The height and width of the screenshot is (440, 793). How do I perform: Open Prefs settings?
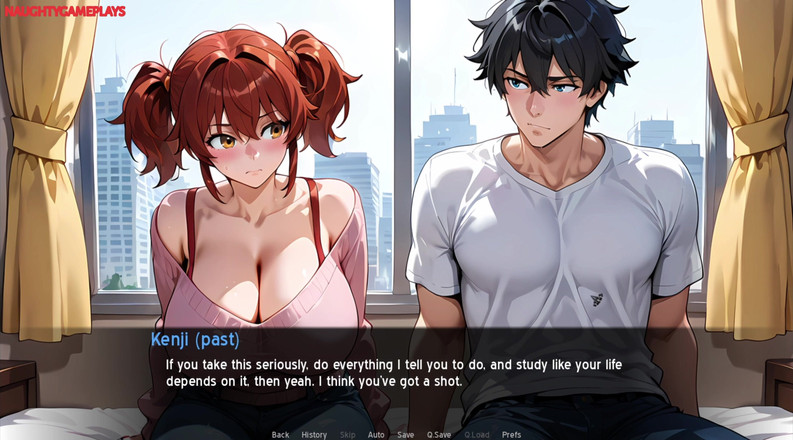[x=511, y=435]
